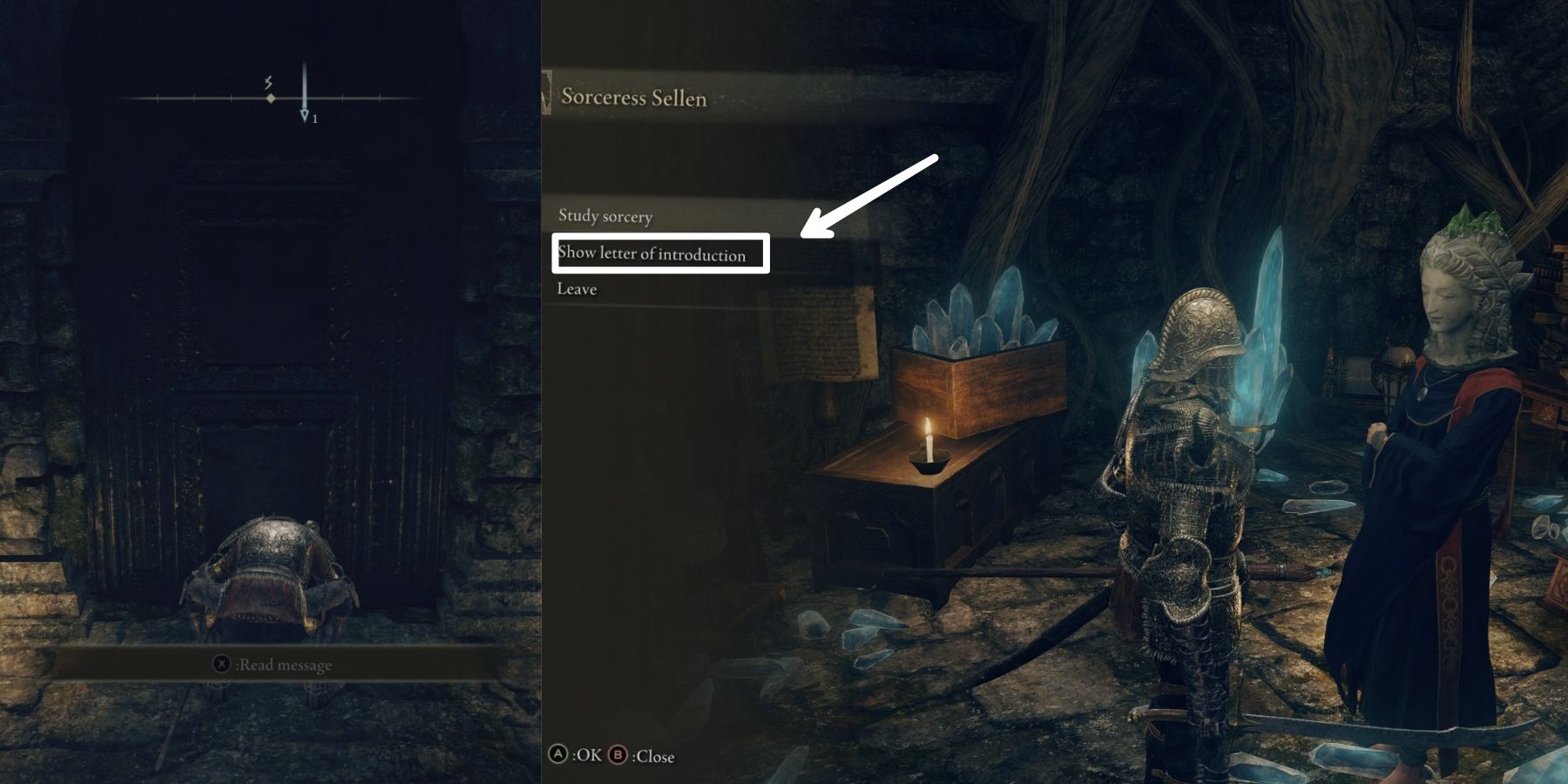Viewport: 1568px width, 784px height.
Task: Choose Show letter of introduction
Action: click(653, 253)
